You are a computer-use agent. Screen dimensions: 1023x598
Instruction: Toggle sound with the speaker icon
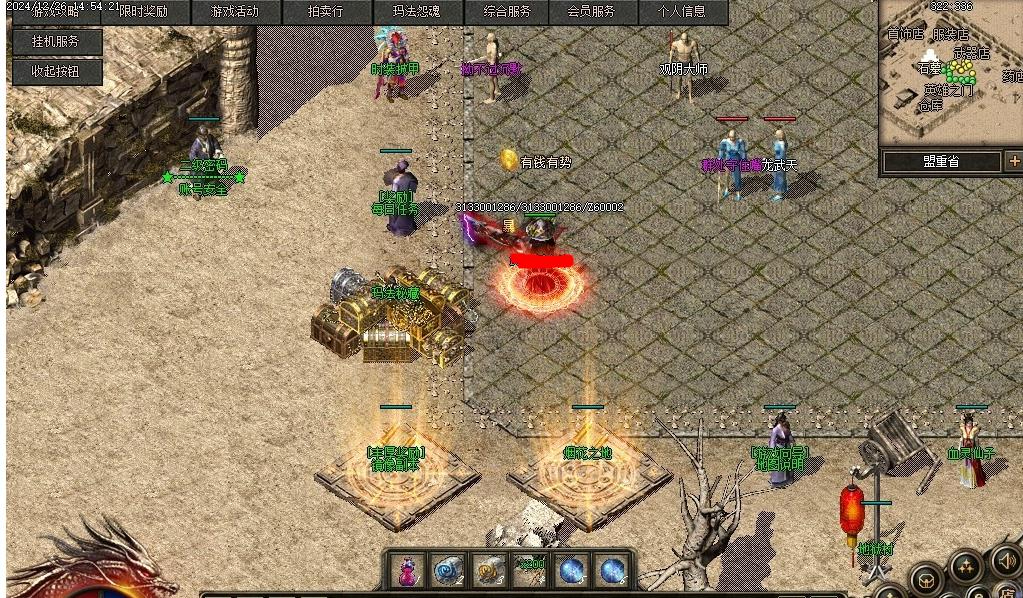coord(1005,562)
